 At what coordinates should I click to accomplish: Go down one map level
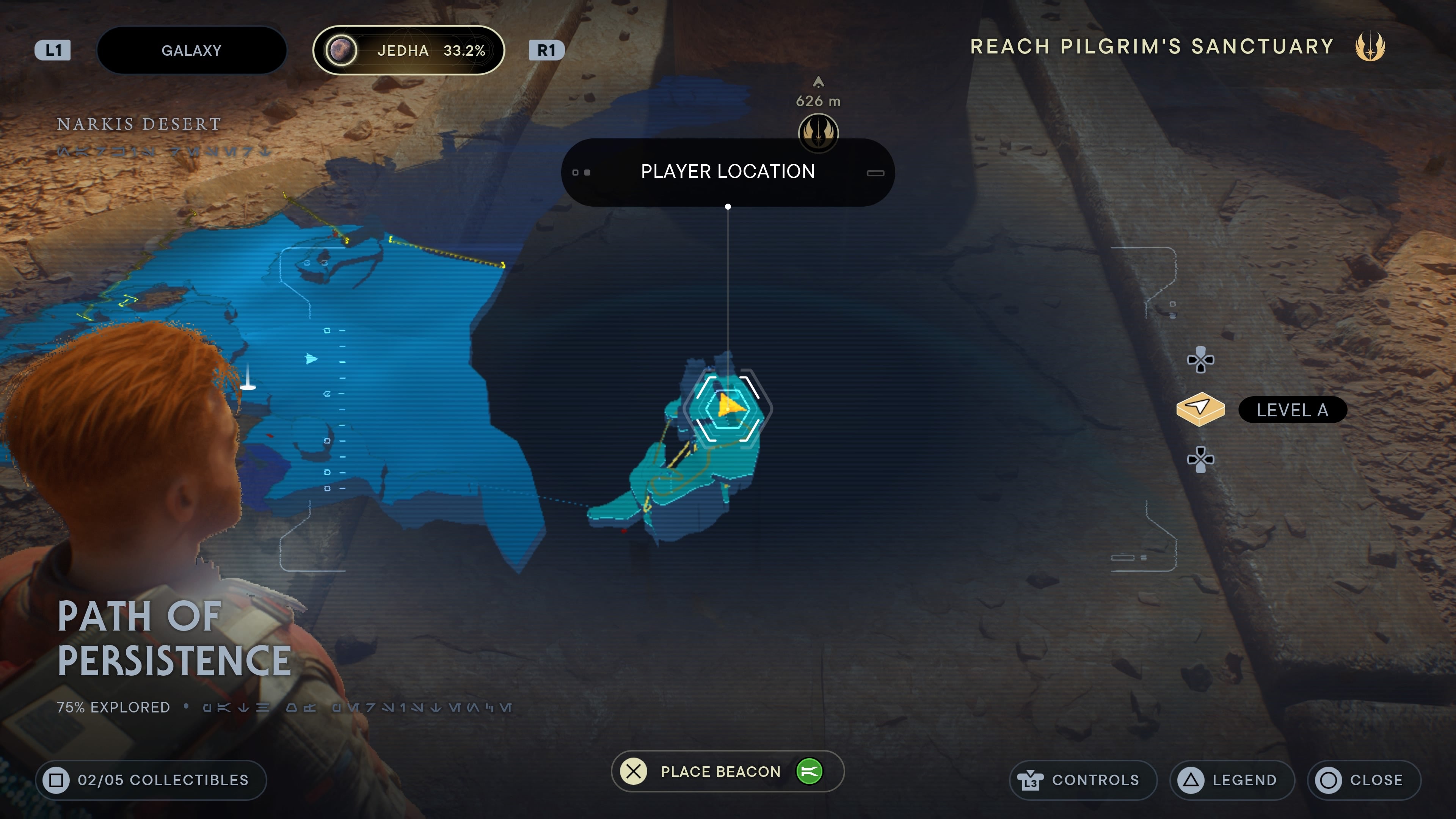pos(1200,459)
